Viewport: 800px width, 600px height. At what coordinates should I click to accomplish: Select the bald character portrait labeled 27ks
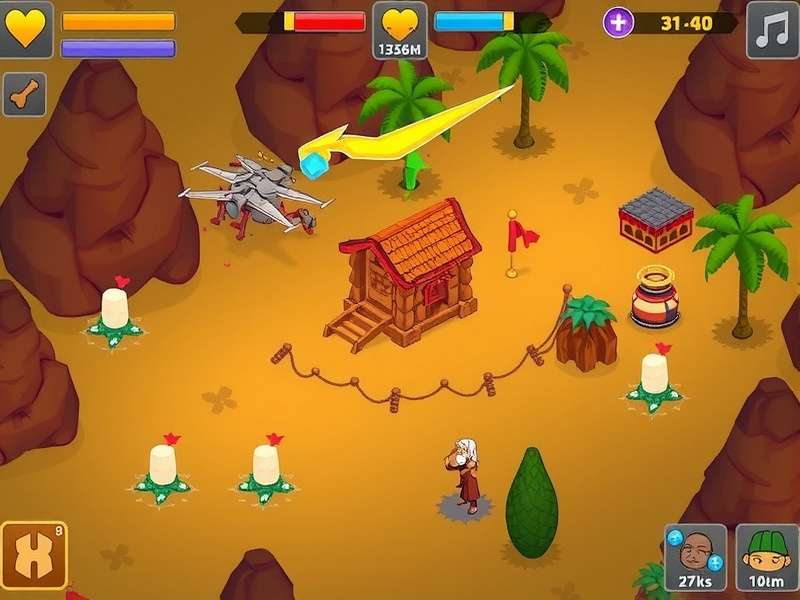tap(695, 558)
